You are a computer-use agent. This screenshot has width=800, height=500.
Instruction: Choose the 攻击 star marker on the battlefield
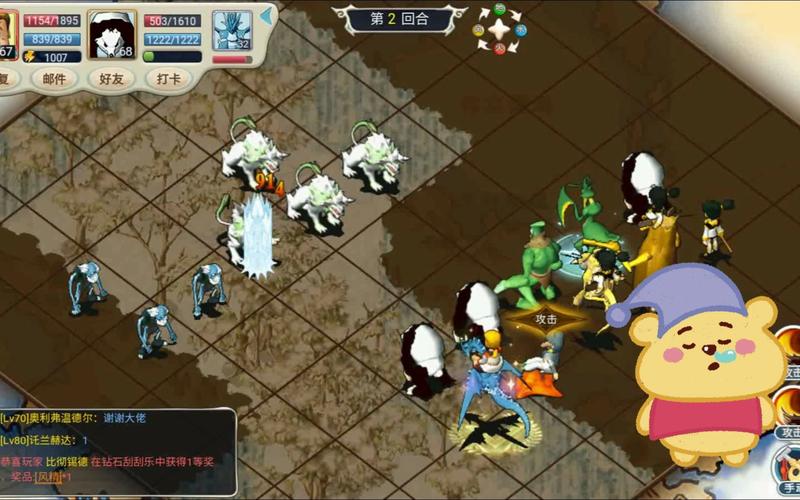click(x=545, y=319)
